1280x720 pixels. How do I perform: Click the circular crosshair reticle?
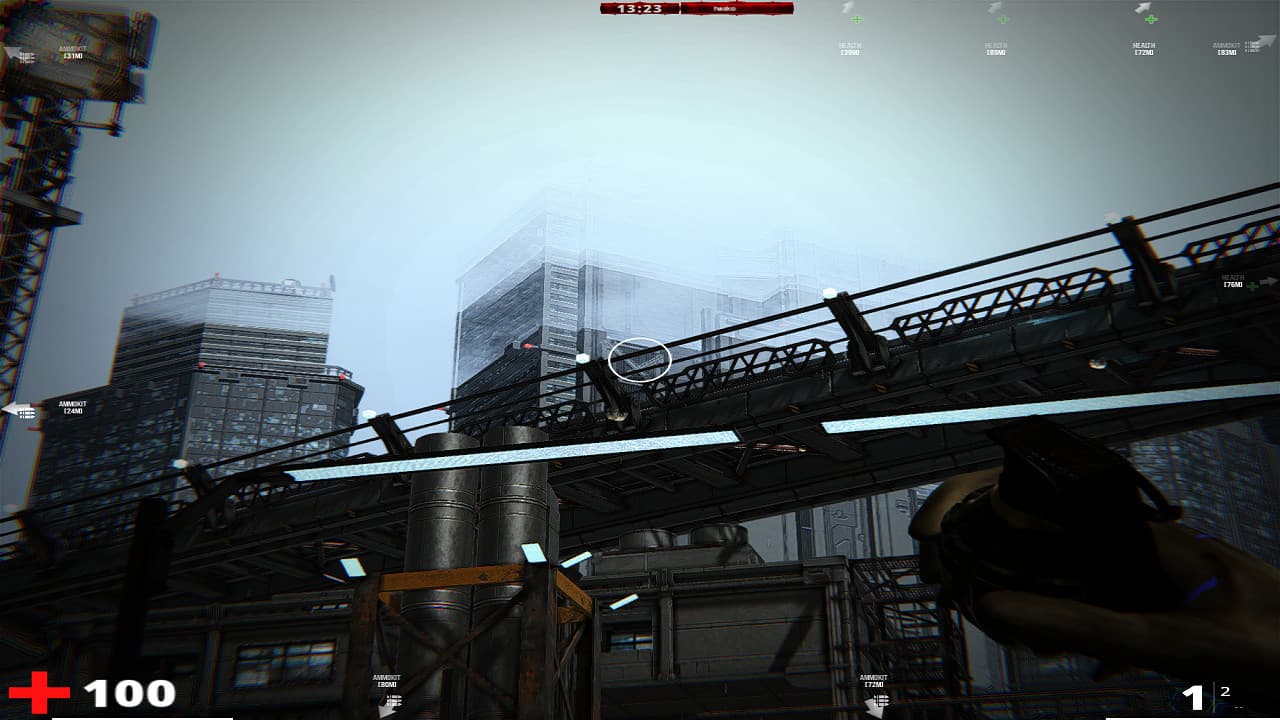point(640,360)
